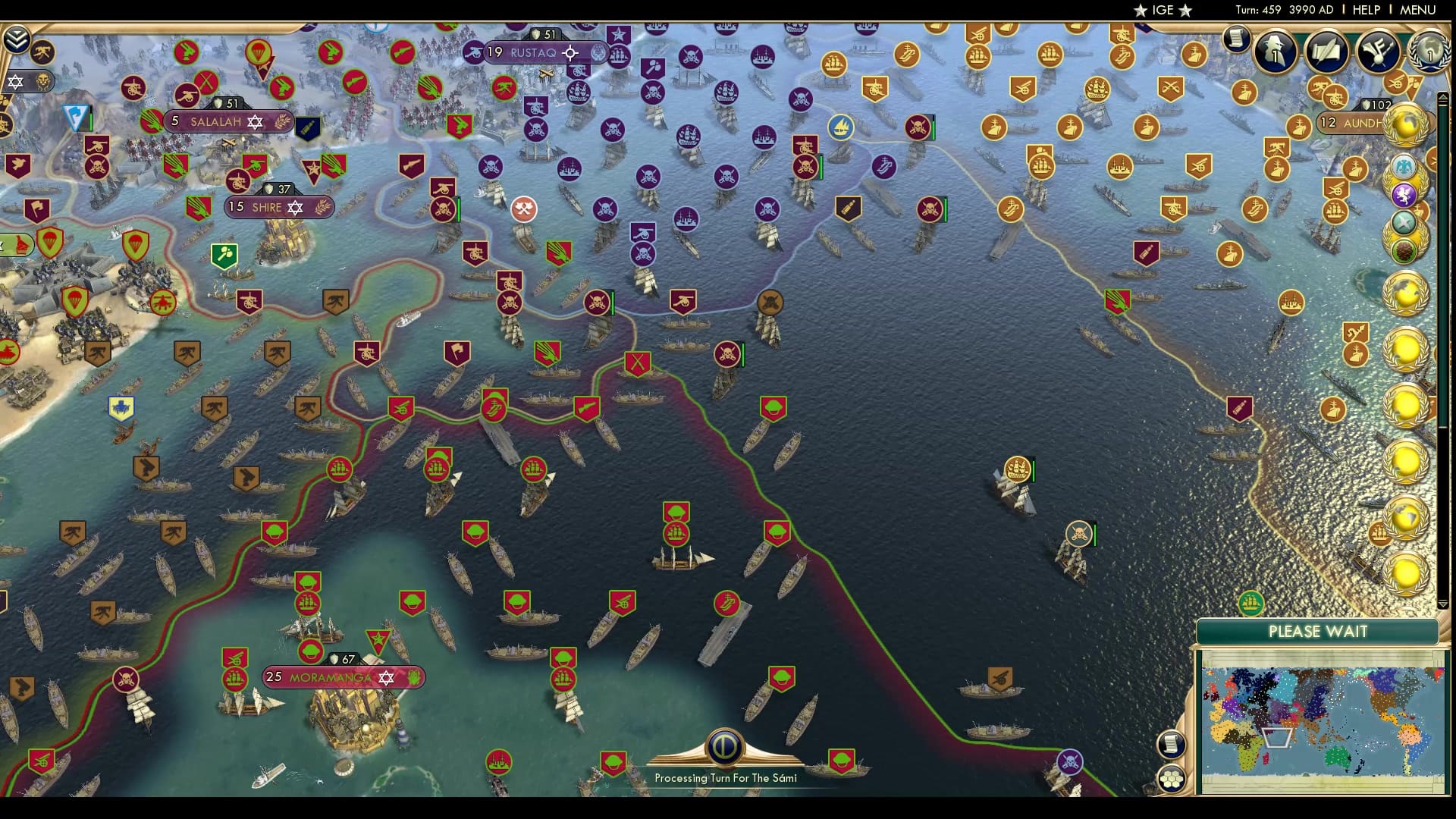The image size is (1456, 819).
Task: Toggle the hex grid via the minimap hexes icon
Action: tap(1173, 777)
